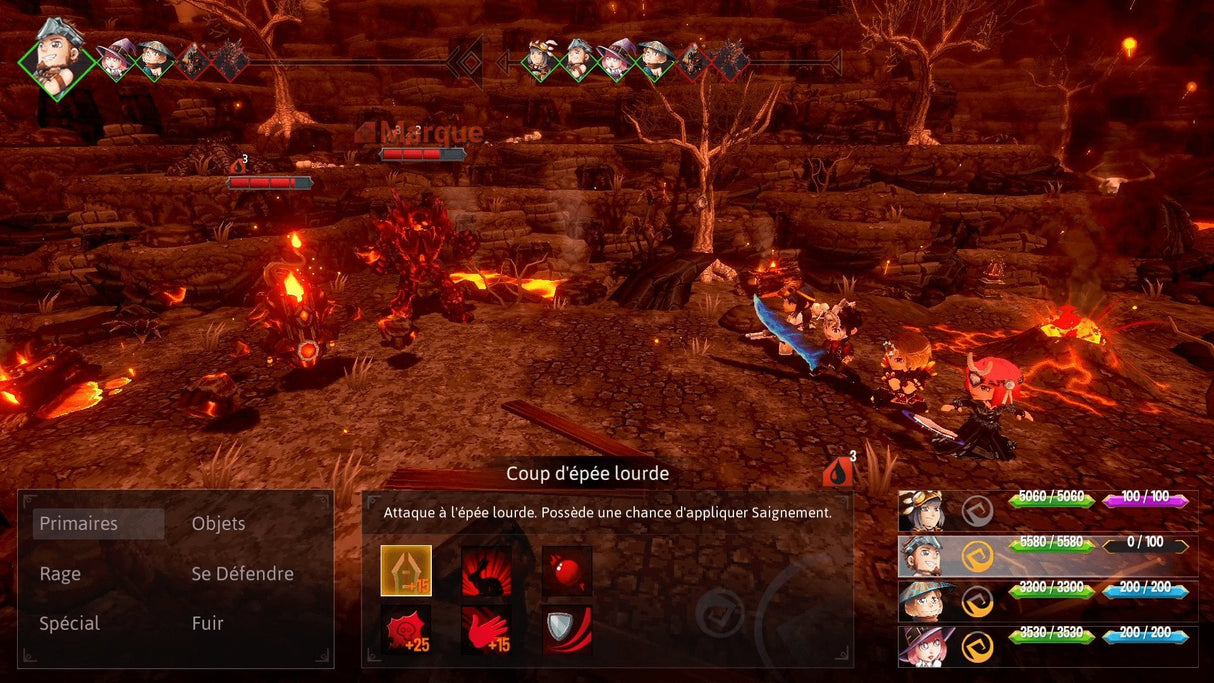Viewport: 1214px width, 683px height.
Task: Choose the Rage command
Action: tap(60, 574)
